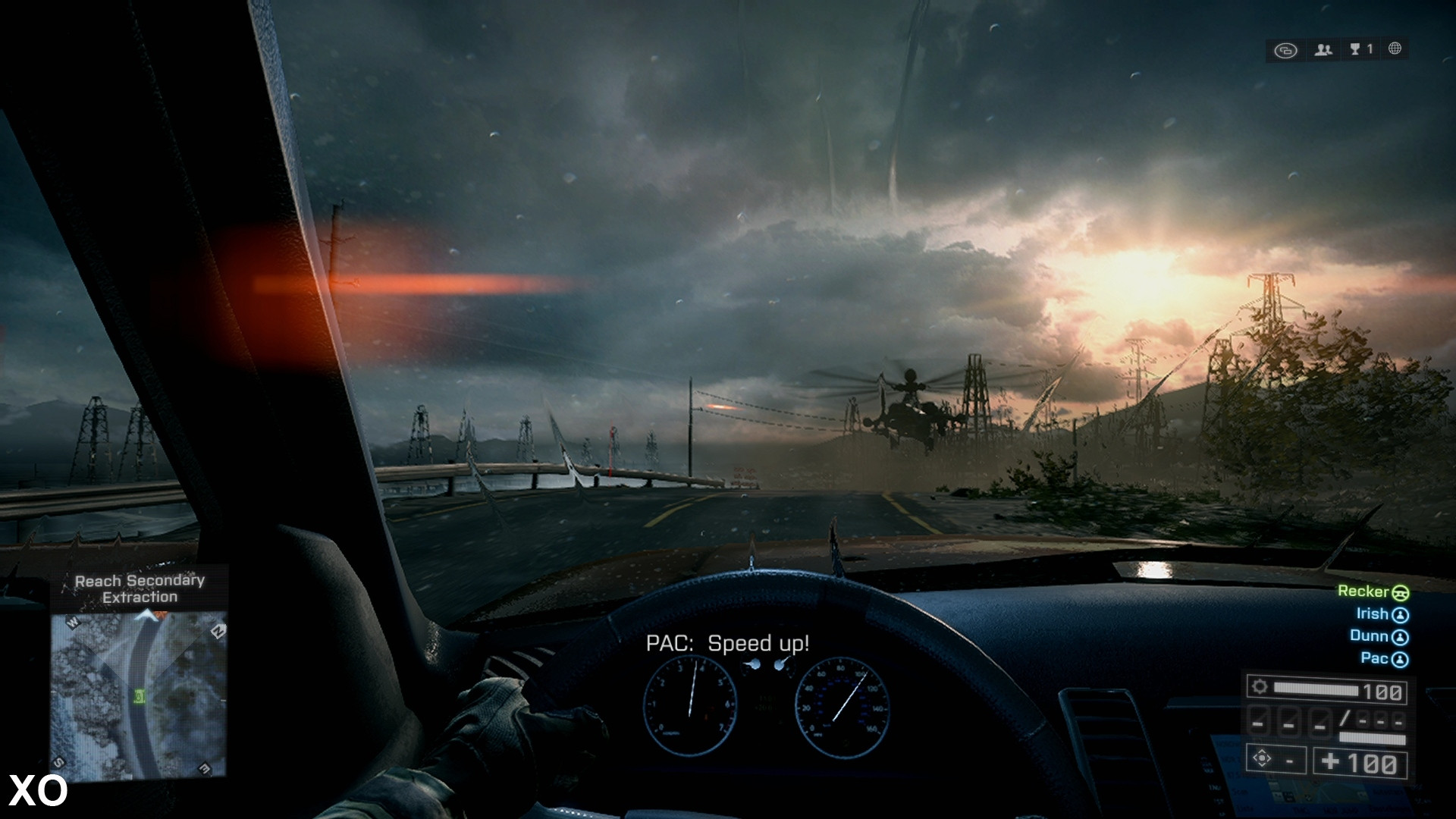Open the trophy icon
The width and height of the screenshot is (1456, 819).
(x=1356, y=49)
